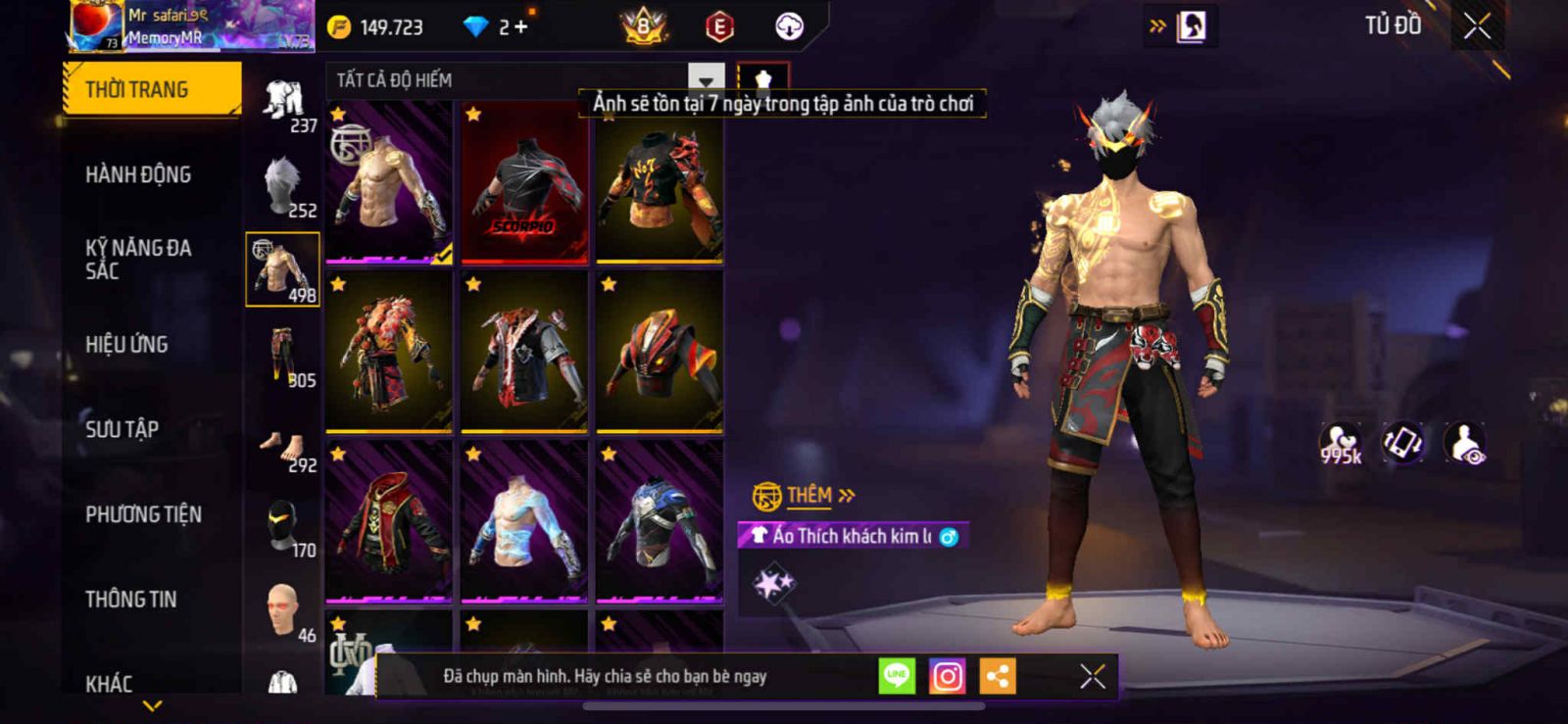Open the PHƯƠNG TIỆN section
This screenshot has width=1568, height=724.
click(143, 514)
